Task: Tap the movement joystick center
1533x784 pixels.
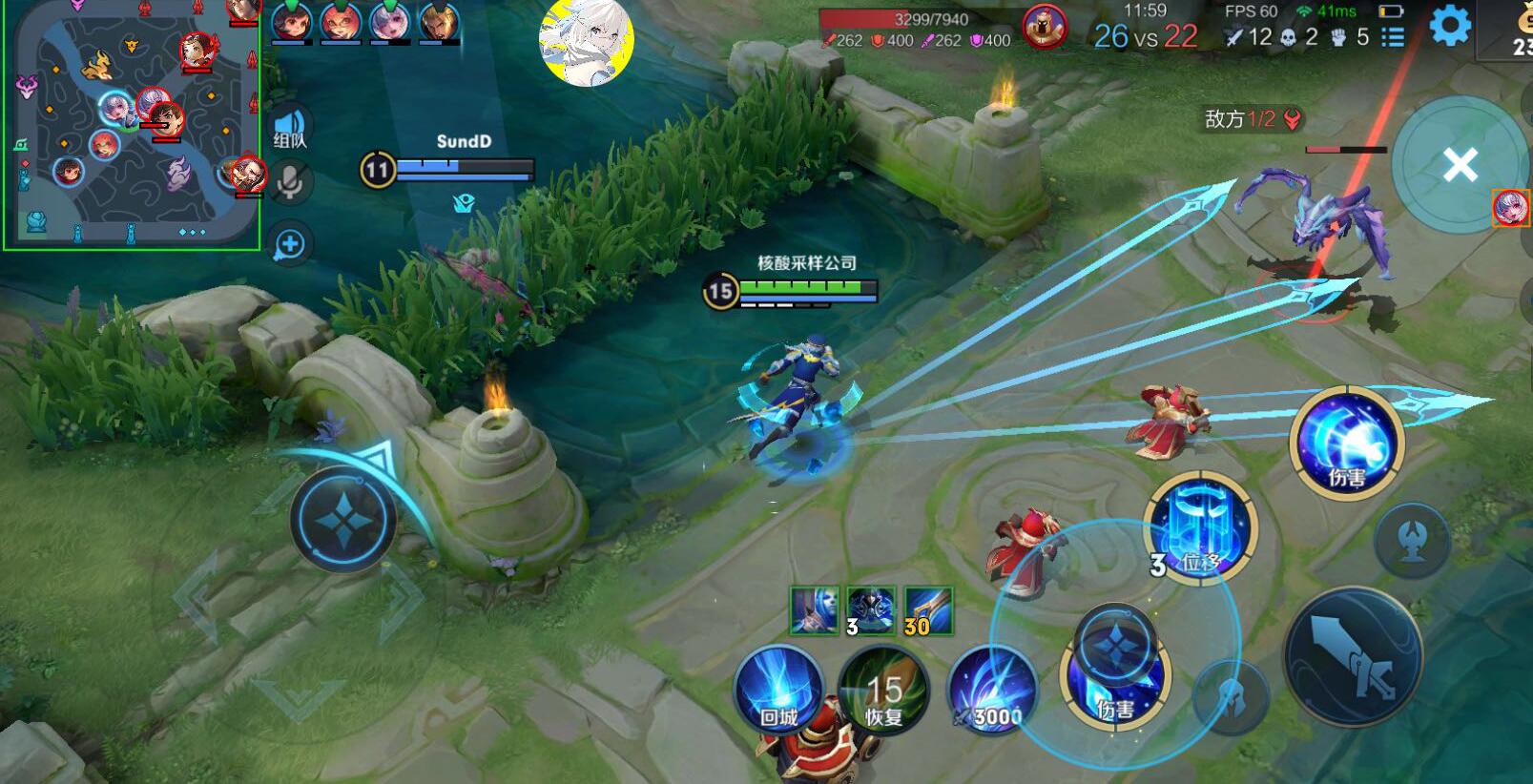Action: [x=342, y=520]
